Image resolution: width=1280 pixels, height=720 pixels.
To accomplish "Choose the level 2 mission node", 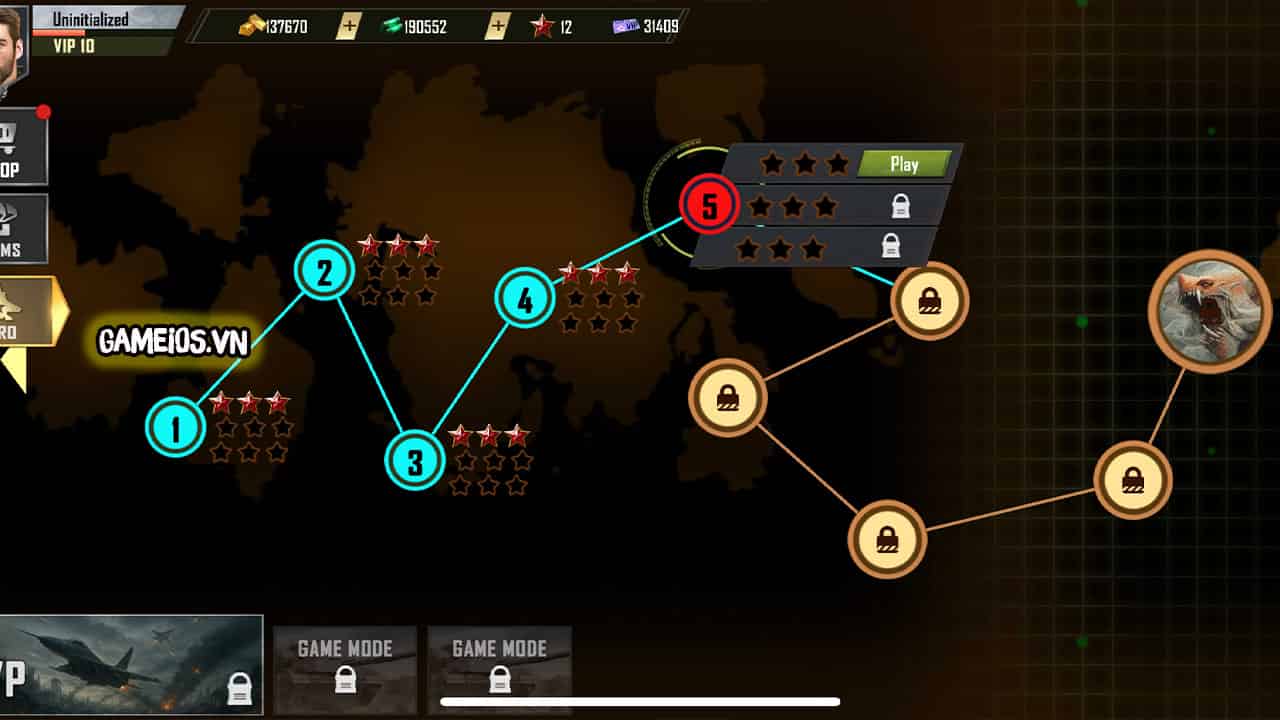I will [324, 270].
